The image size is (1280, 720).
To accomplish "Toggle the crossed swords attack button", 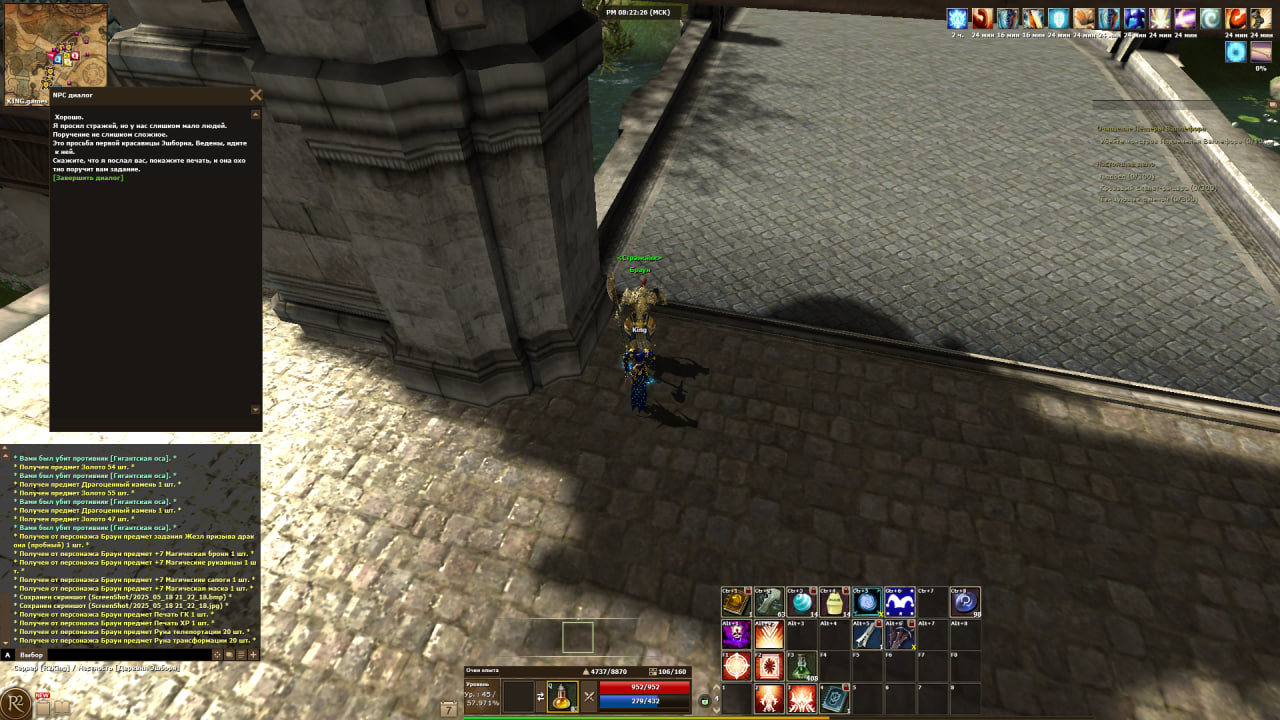I will pyautogui.click(x=589, y=696).
